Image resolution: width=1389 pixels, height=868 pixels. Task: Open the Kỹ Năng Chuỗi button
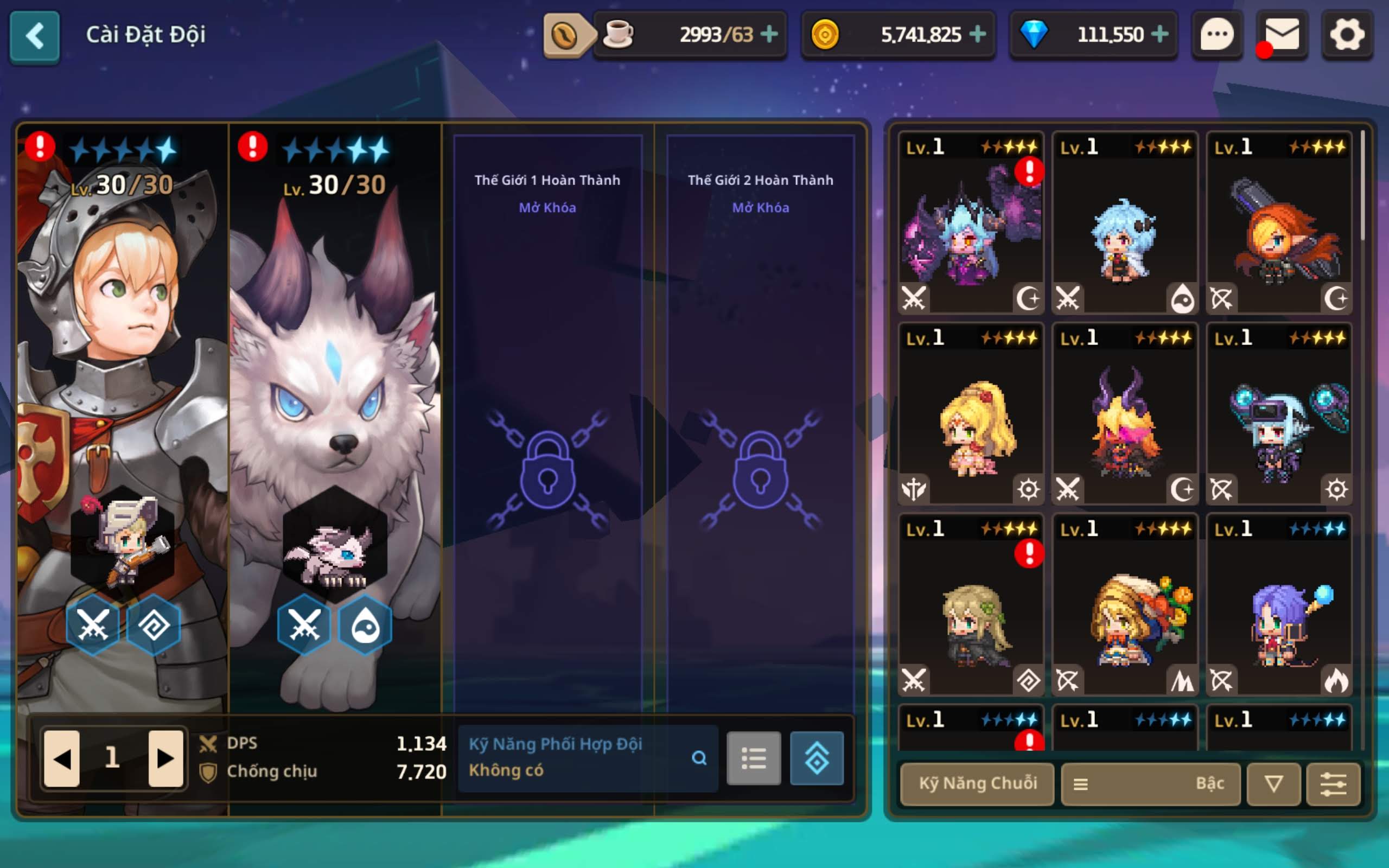(978, 783)
